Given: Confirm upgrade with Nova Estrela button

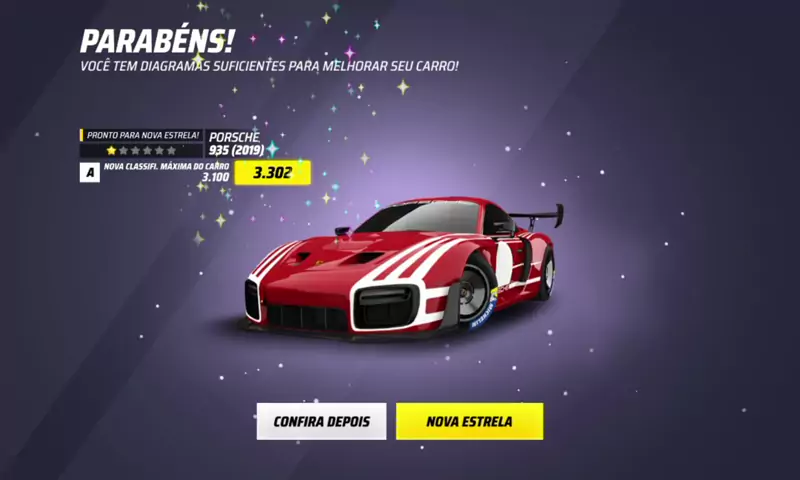Looking at the screenshot, I should click(469, 421).
